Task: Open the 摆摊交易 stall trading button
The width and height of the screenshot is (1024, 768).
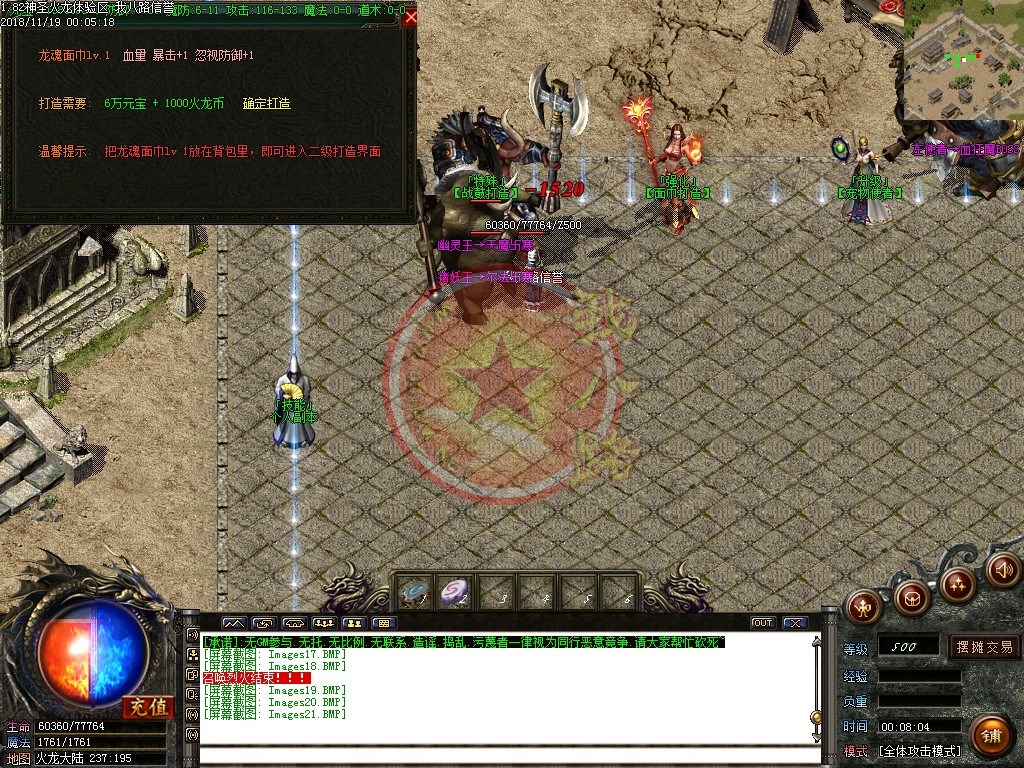Action: (x=984, y=647)
